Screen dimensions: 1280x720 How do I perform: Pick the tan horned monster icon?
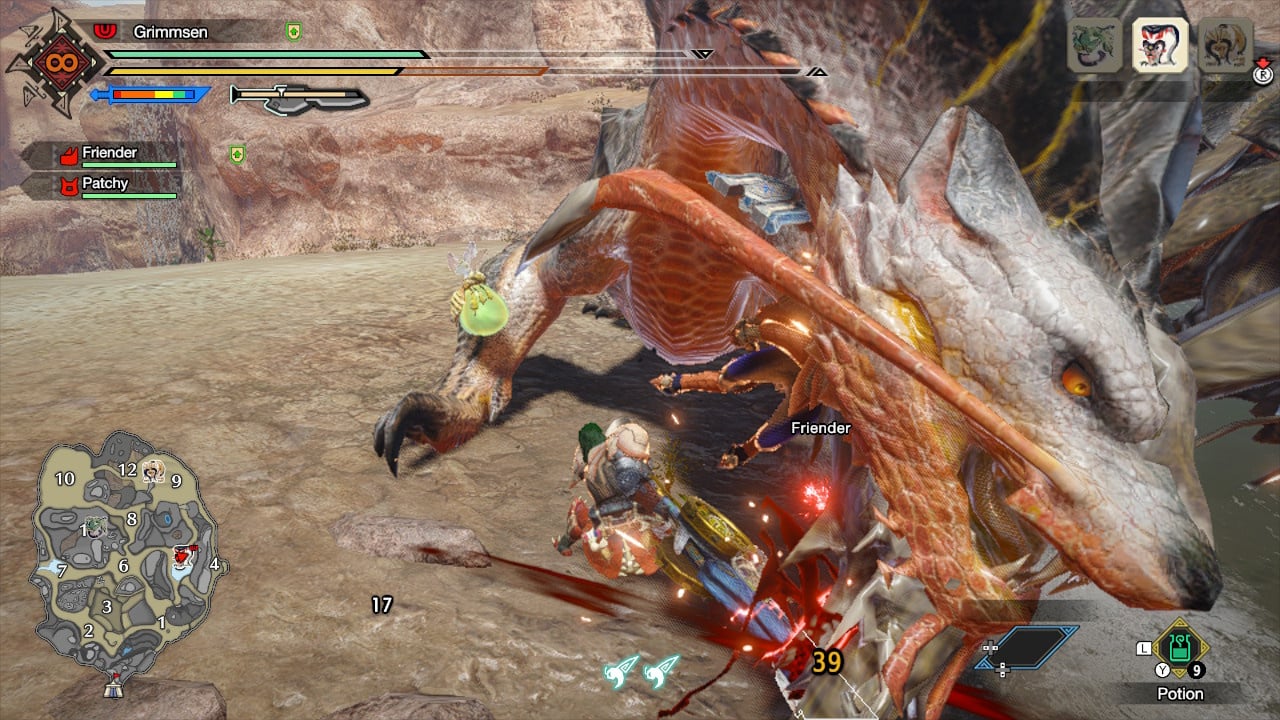pyautogui.click(x=1225, y=46)
